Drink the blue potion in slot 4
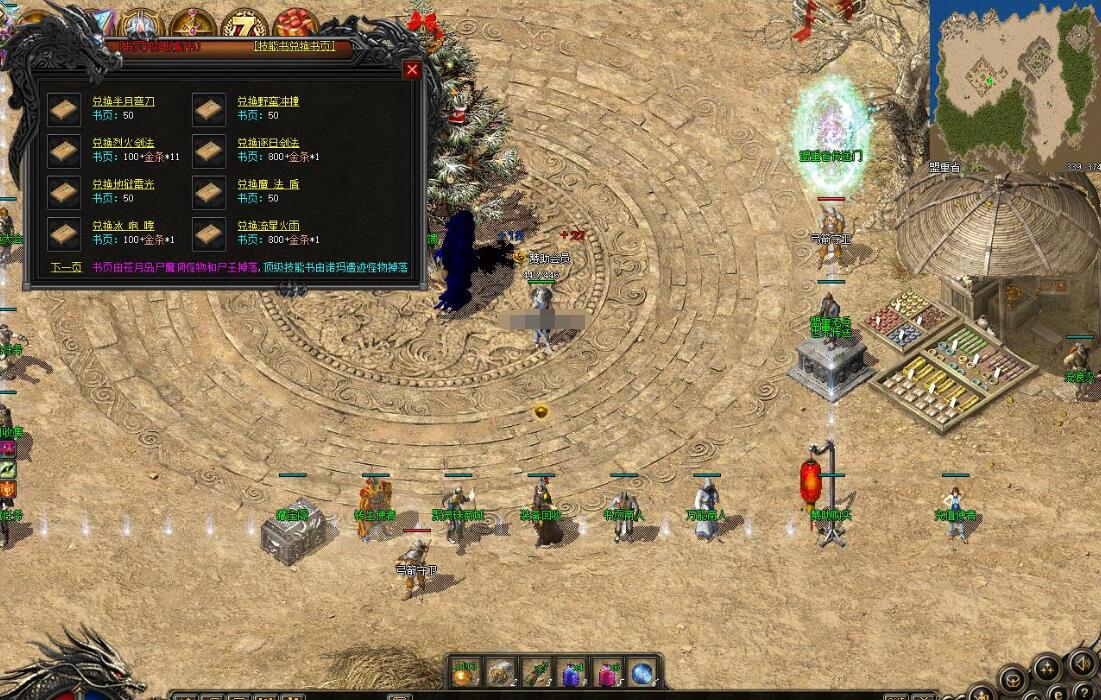Screen dimensions: 1101x700 click(x=572, y=673)
